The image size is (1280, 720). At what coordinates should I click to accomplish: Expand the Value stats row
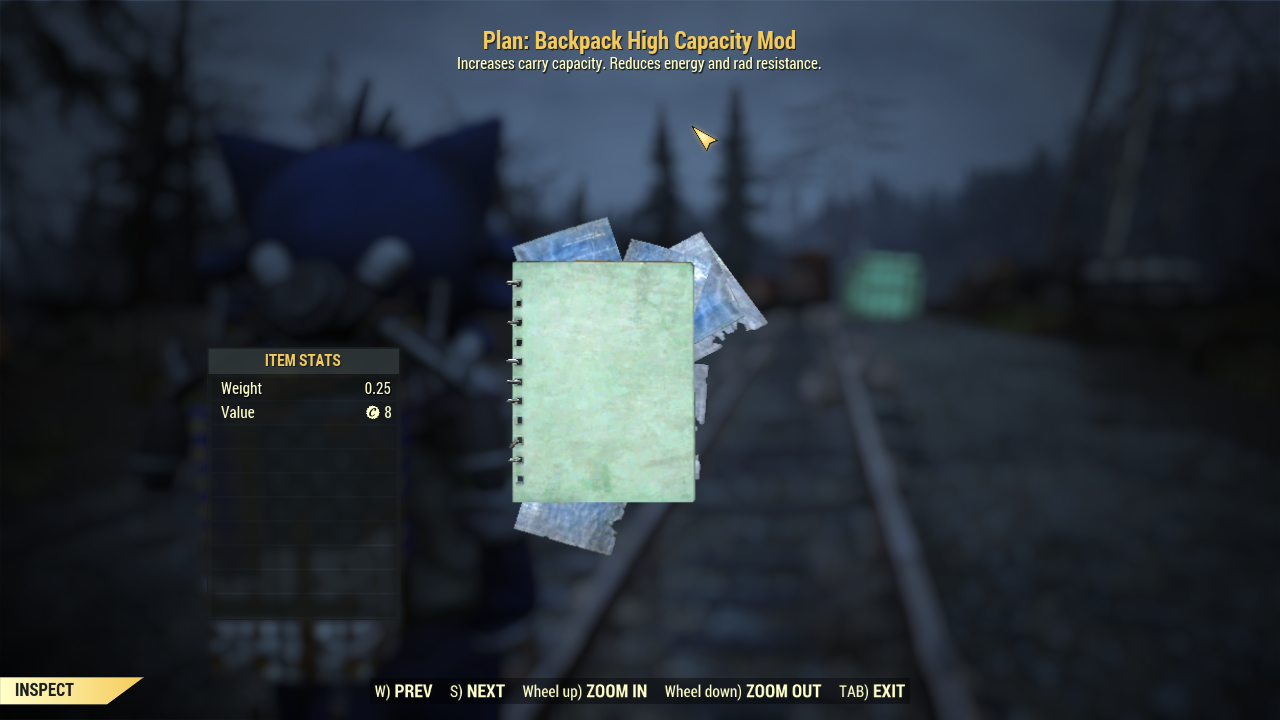tap(303, 412)
